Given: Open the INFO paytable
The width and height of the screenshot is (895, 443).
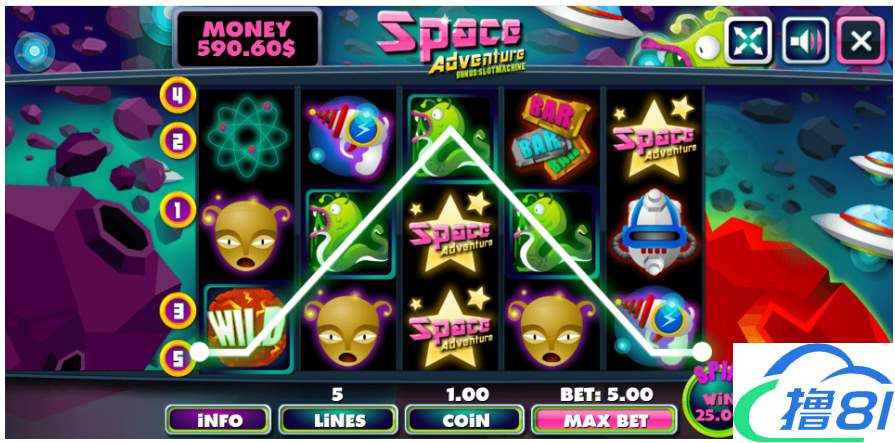Looking at the screenshot, I should coord(219,420).
